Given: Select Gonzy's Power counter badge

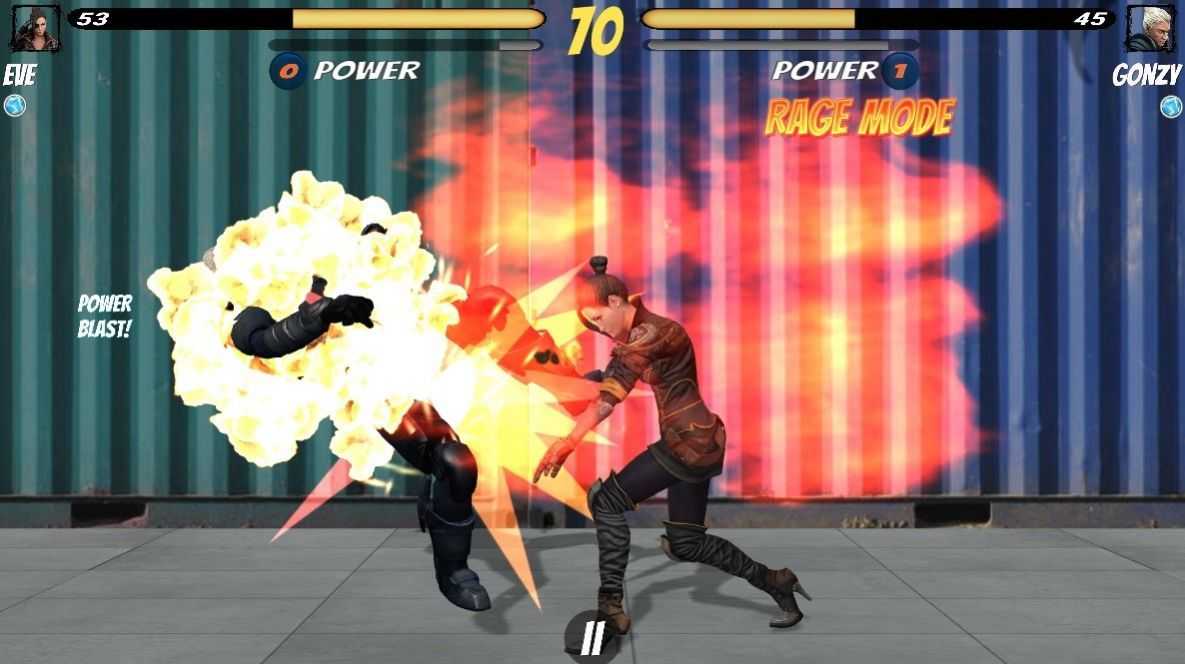Looking at the screenshot, I should (900, 71).
